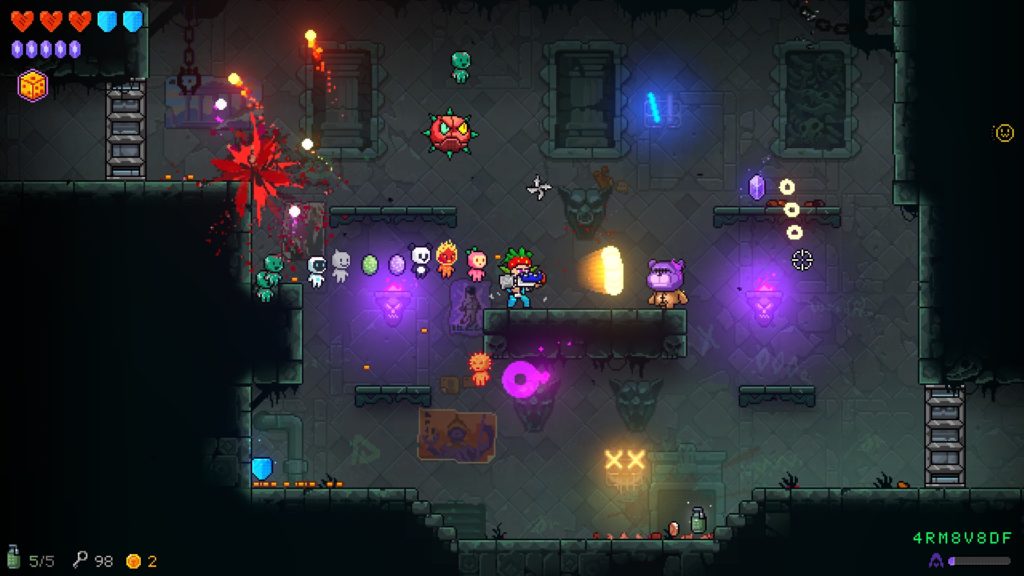Viewport: 1024px width, 576px height.
Task: Select the orange cube item icon
Action: coord(33,85)
